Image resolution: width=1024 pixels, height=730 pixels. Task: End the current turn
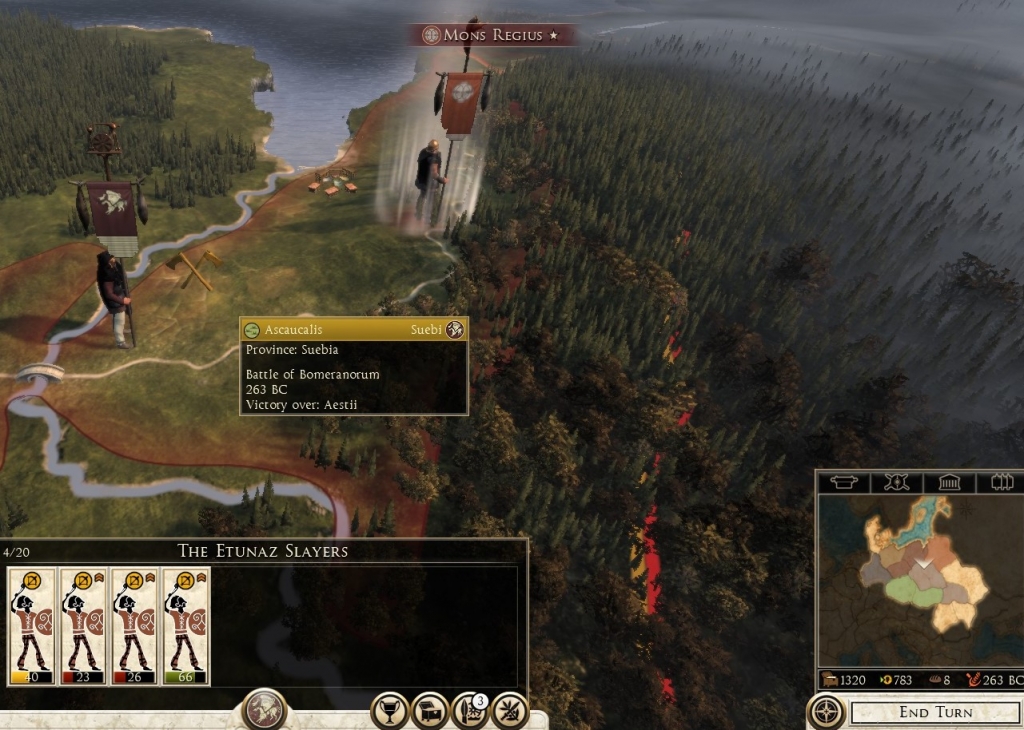[x=935, y=713]
